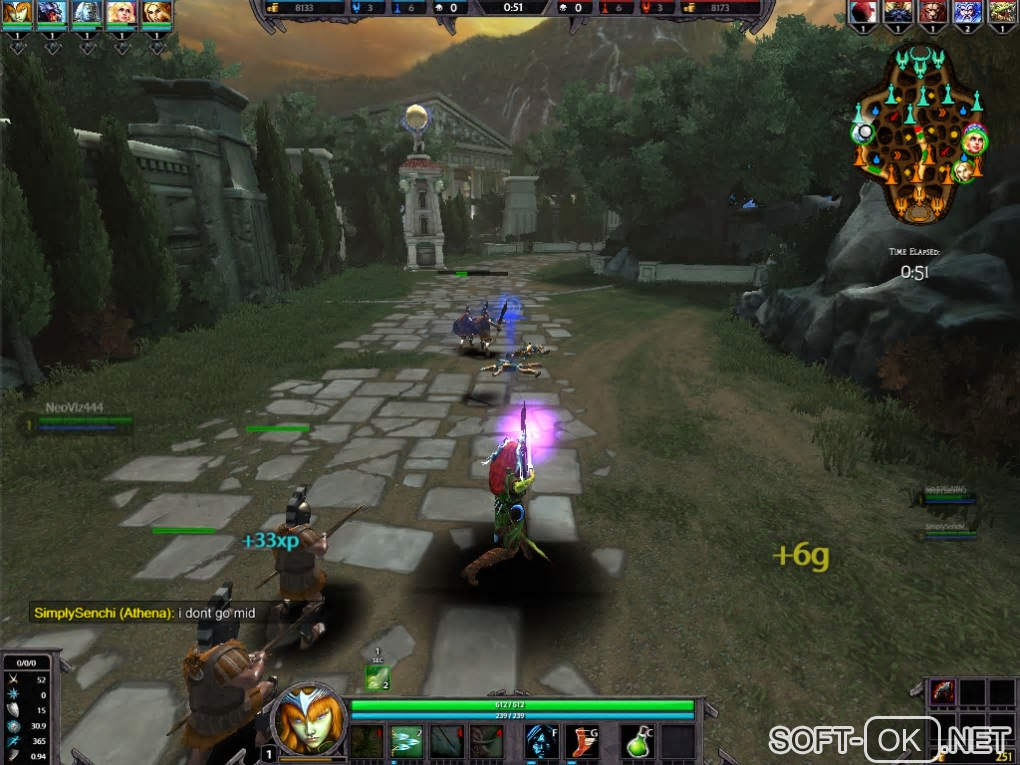
Task: Click the blonde ally marker on minimap
Action: (x=964, y=171)
